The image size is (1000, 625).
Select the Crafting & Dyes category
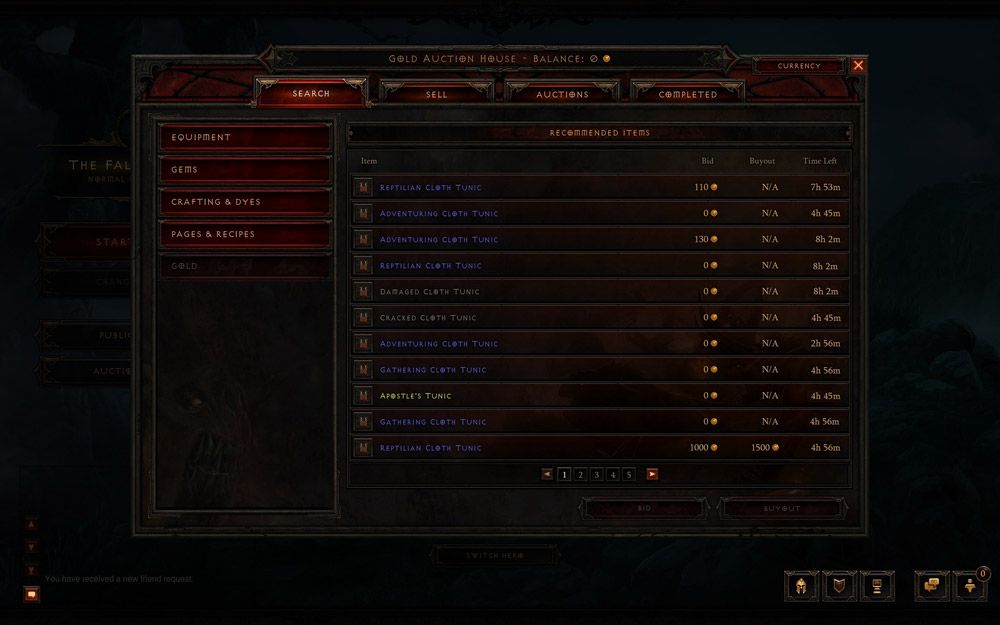click(x=245, y=202)
